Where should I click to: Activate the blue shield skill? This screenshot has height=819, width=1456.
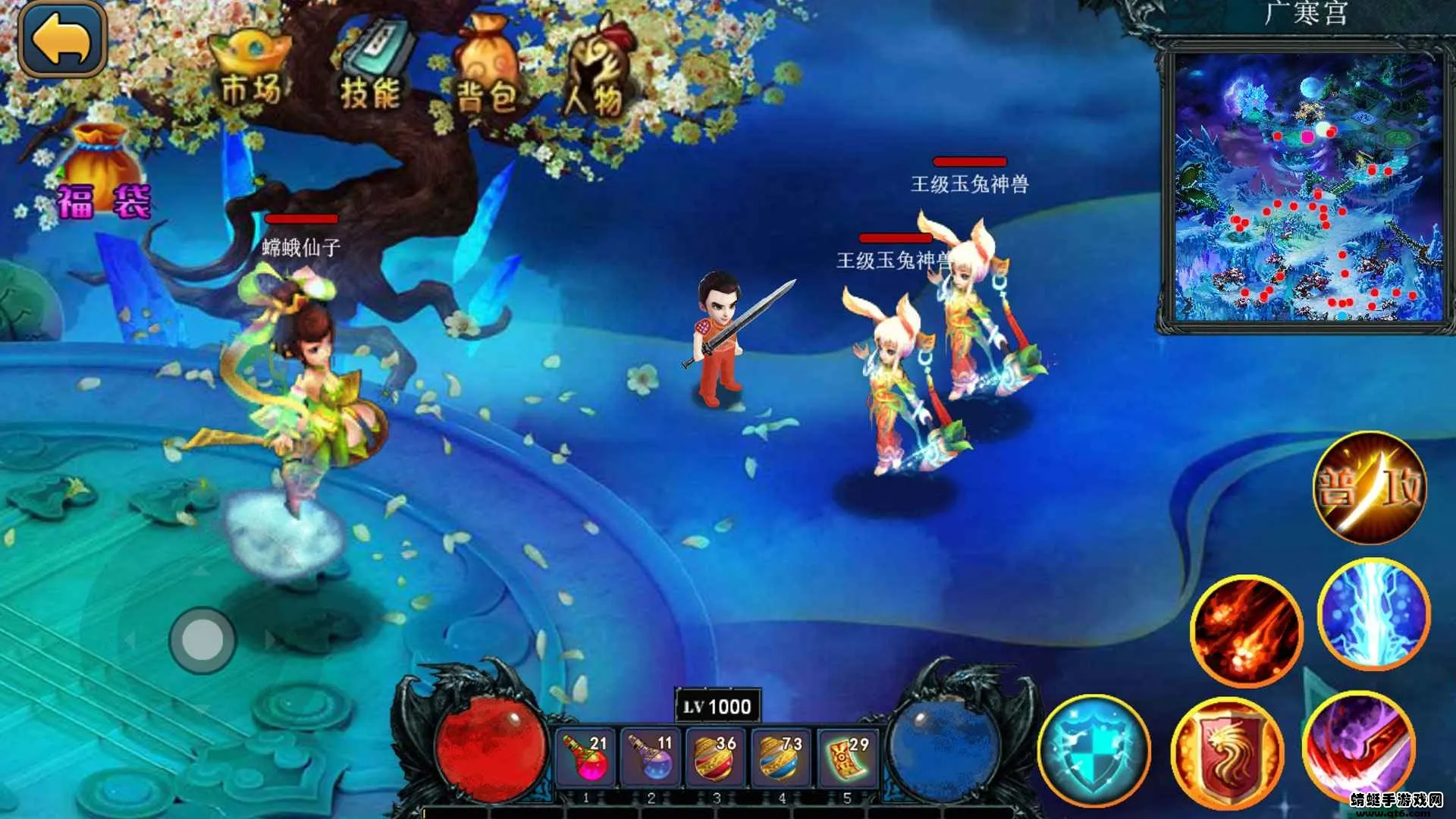(1094, 751)
